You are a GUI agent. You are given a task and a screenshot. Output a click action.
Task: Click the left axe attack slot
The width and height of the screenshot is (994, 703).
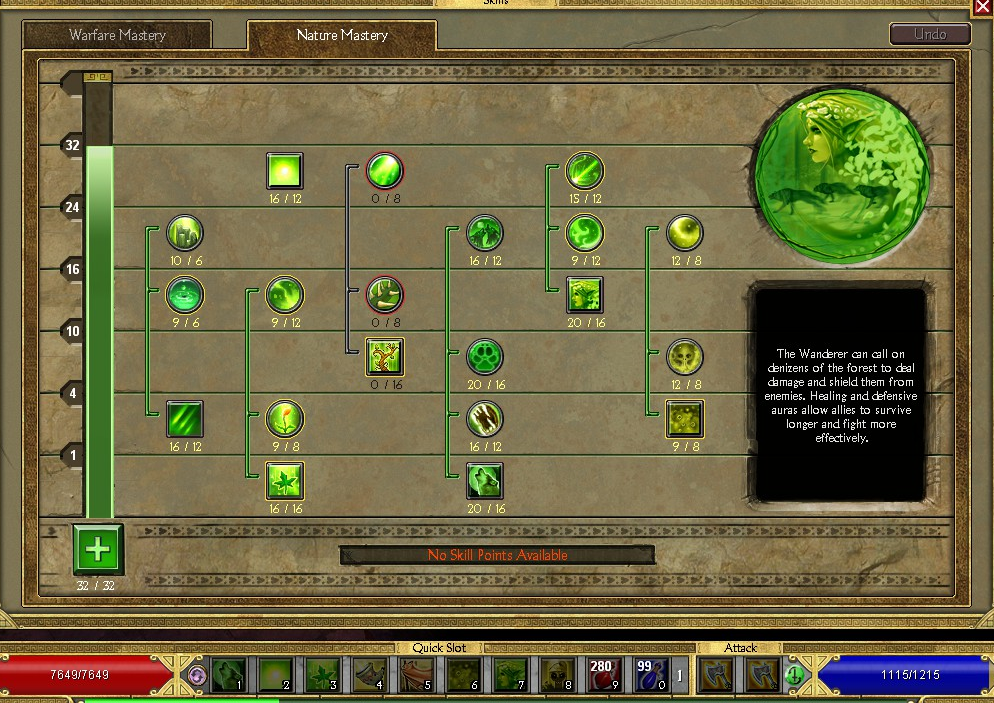714,675
